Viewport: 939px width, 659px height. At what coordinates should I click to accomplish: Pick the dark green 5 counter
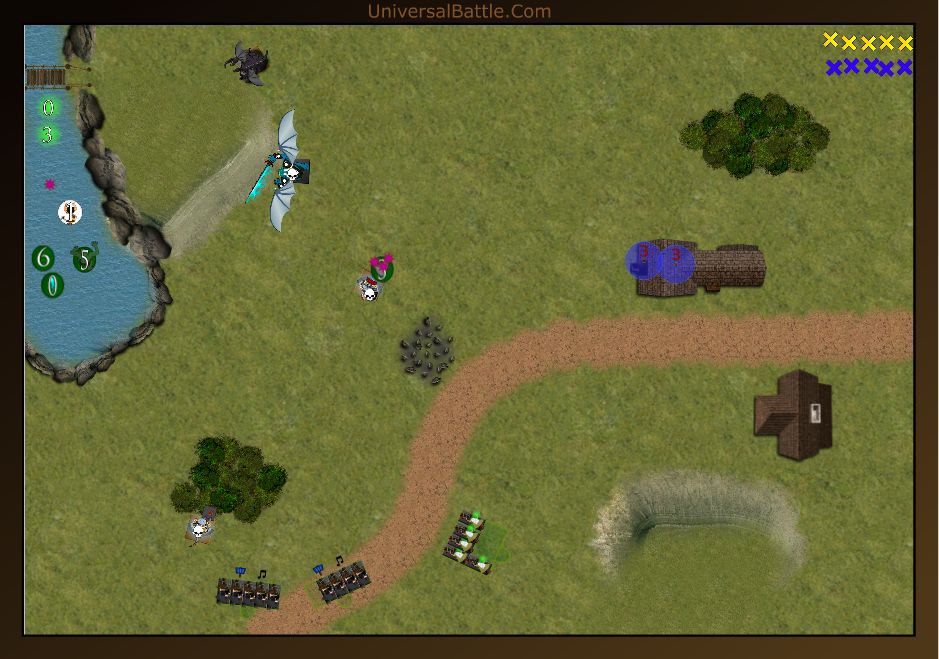point(85,260)
